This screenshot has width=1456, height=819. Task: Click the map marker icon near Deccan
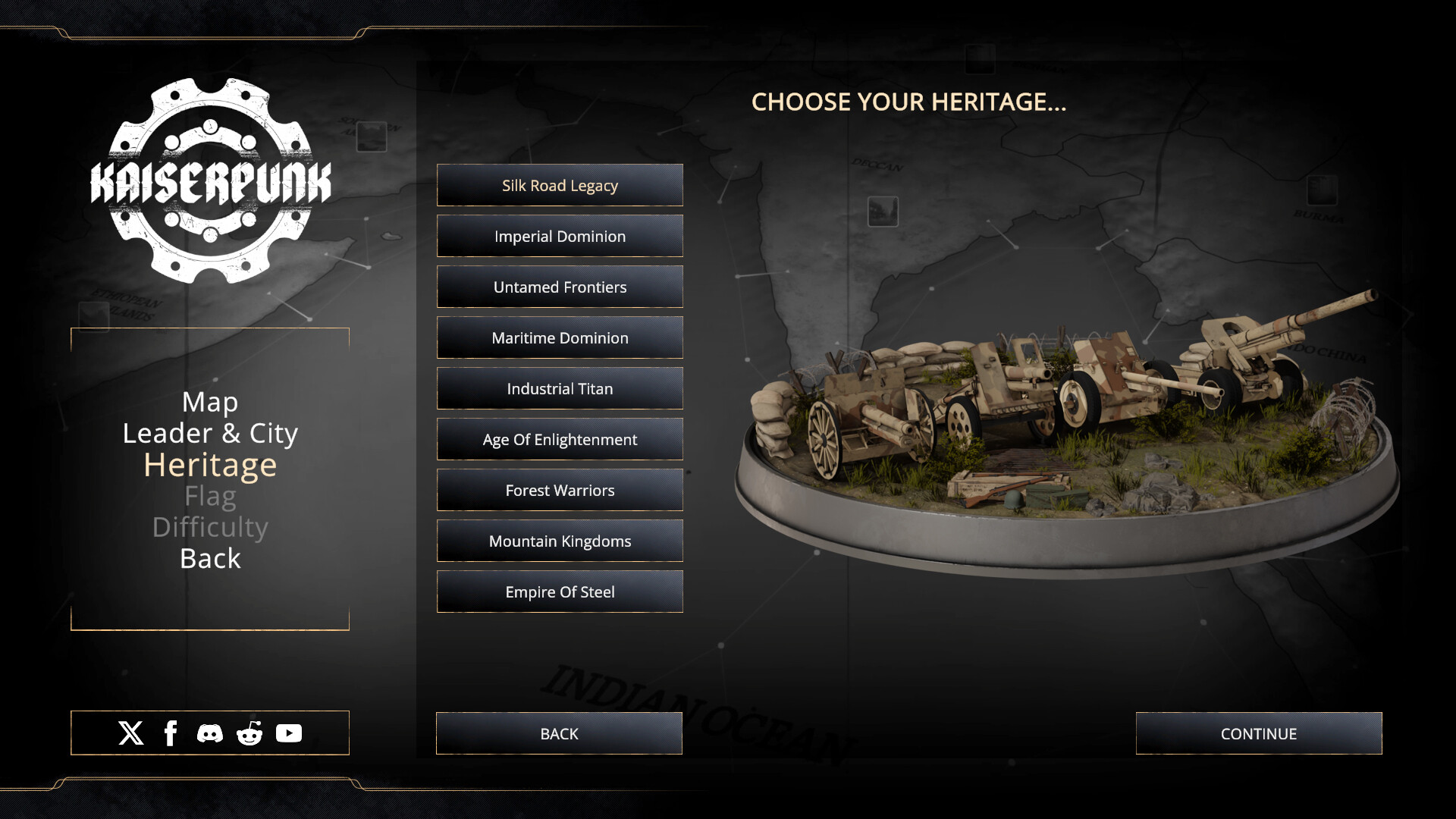click(882, 212)
